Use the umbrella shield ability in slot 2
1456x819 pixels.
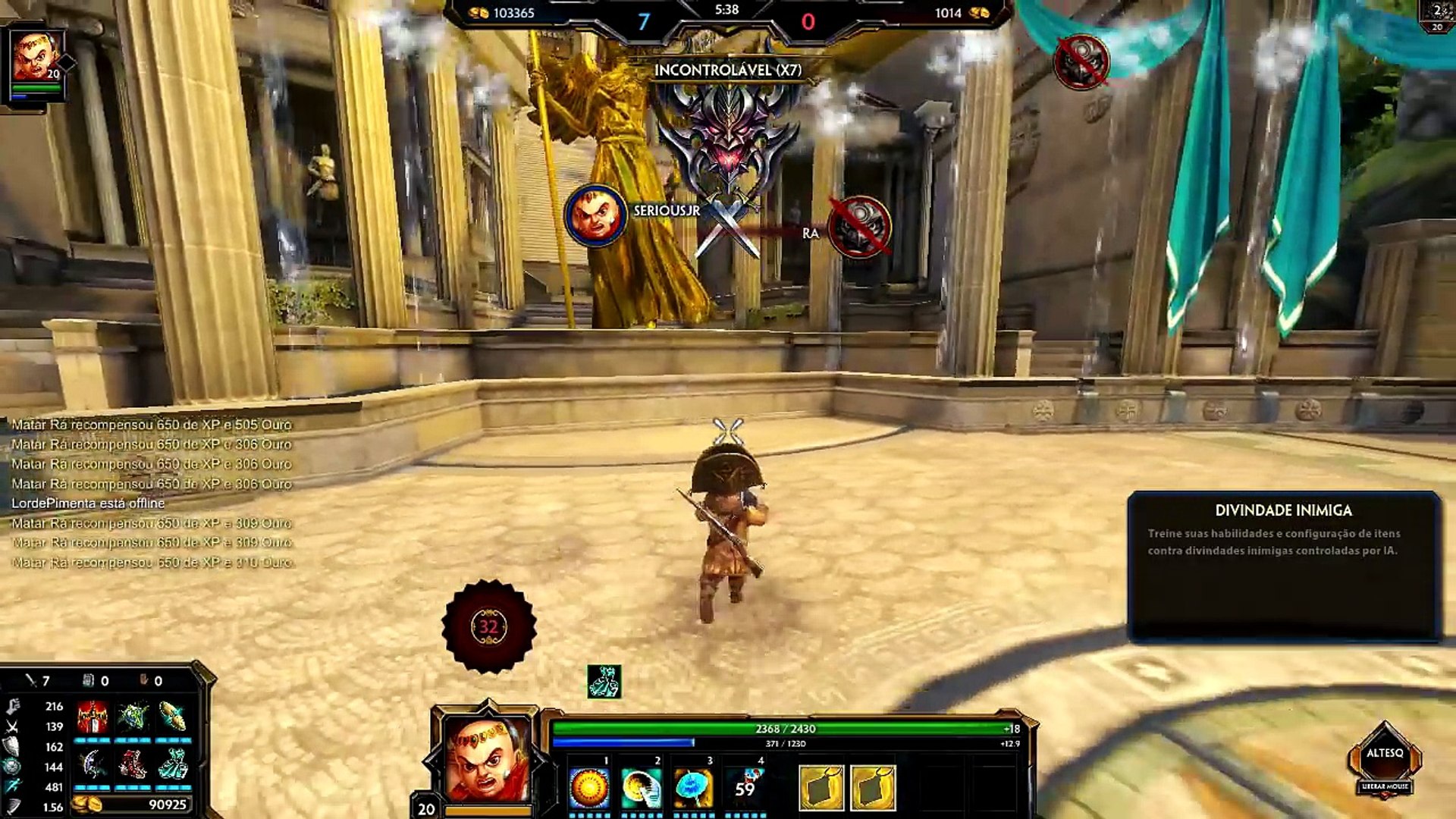click(x=641, y=789)
